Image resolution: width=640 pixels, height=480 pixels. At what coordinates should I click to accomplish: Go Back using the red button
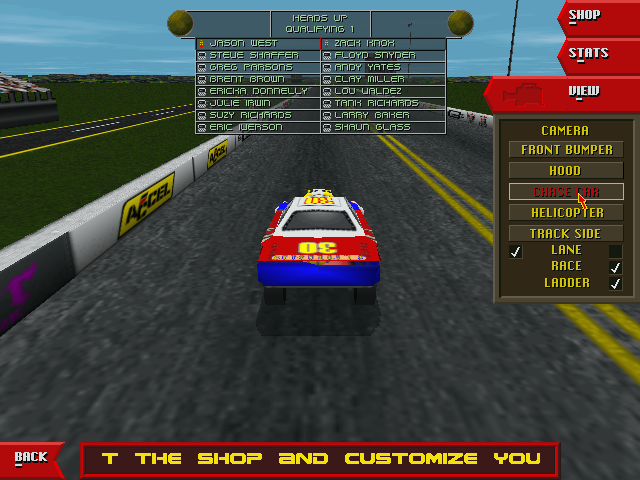31,457
